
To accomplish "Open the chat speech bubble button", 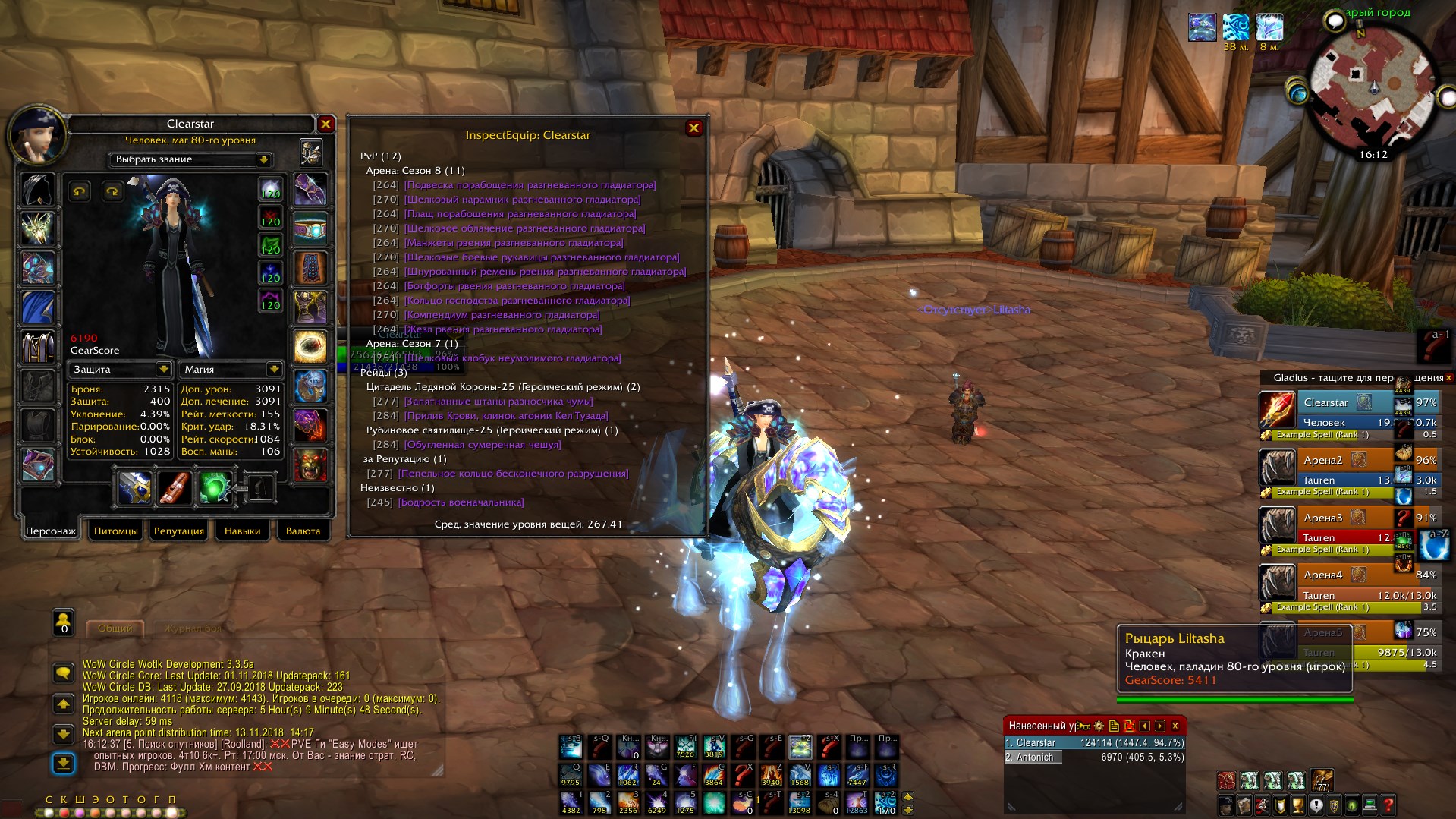I will click(x=63, y=673).
